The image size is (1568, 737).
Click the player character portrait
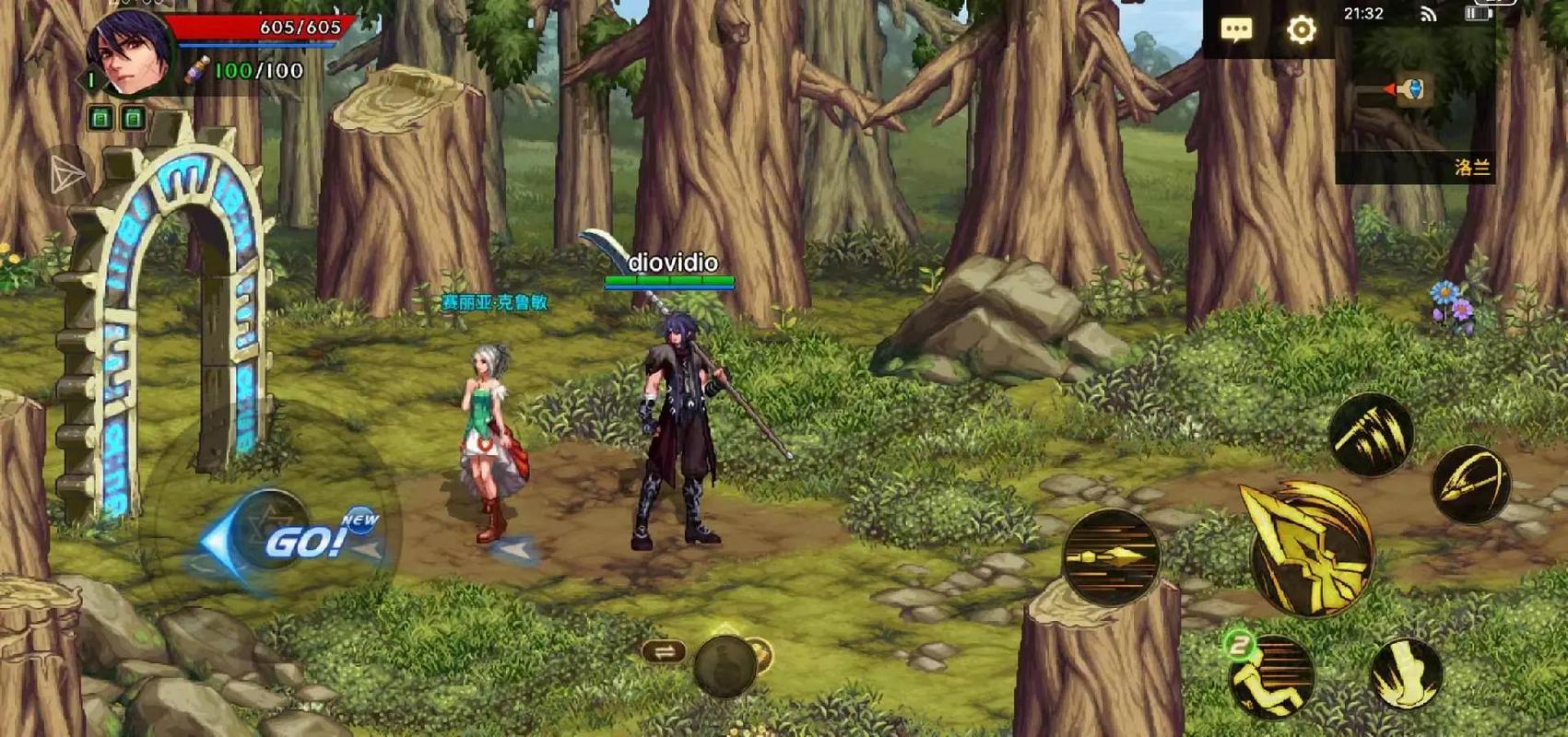tap(129, 52)
